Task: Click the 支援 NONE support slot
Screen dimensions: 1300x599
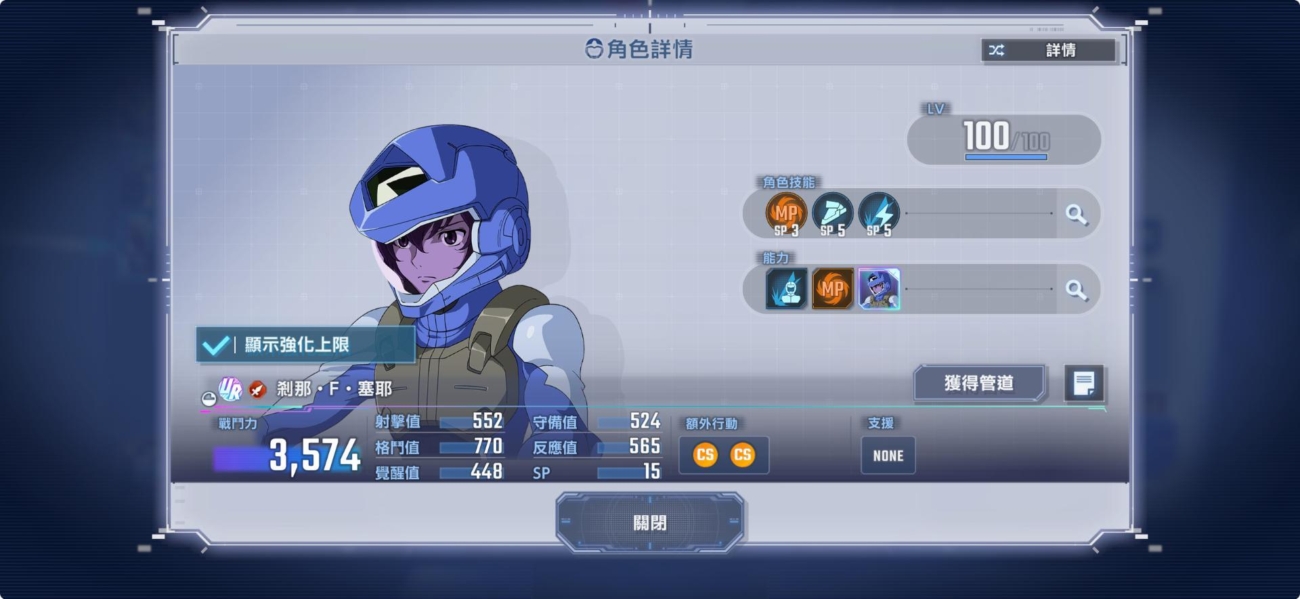Action: coord(887,455)
